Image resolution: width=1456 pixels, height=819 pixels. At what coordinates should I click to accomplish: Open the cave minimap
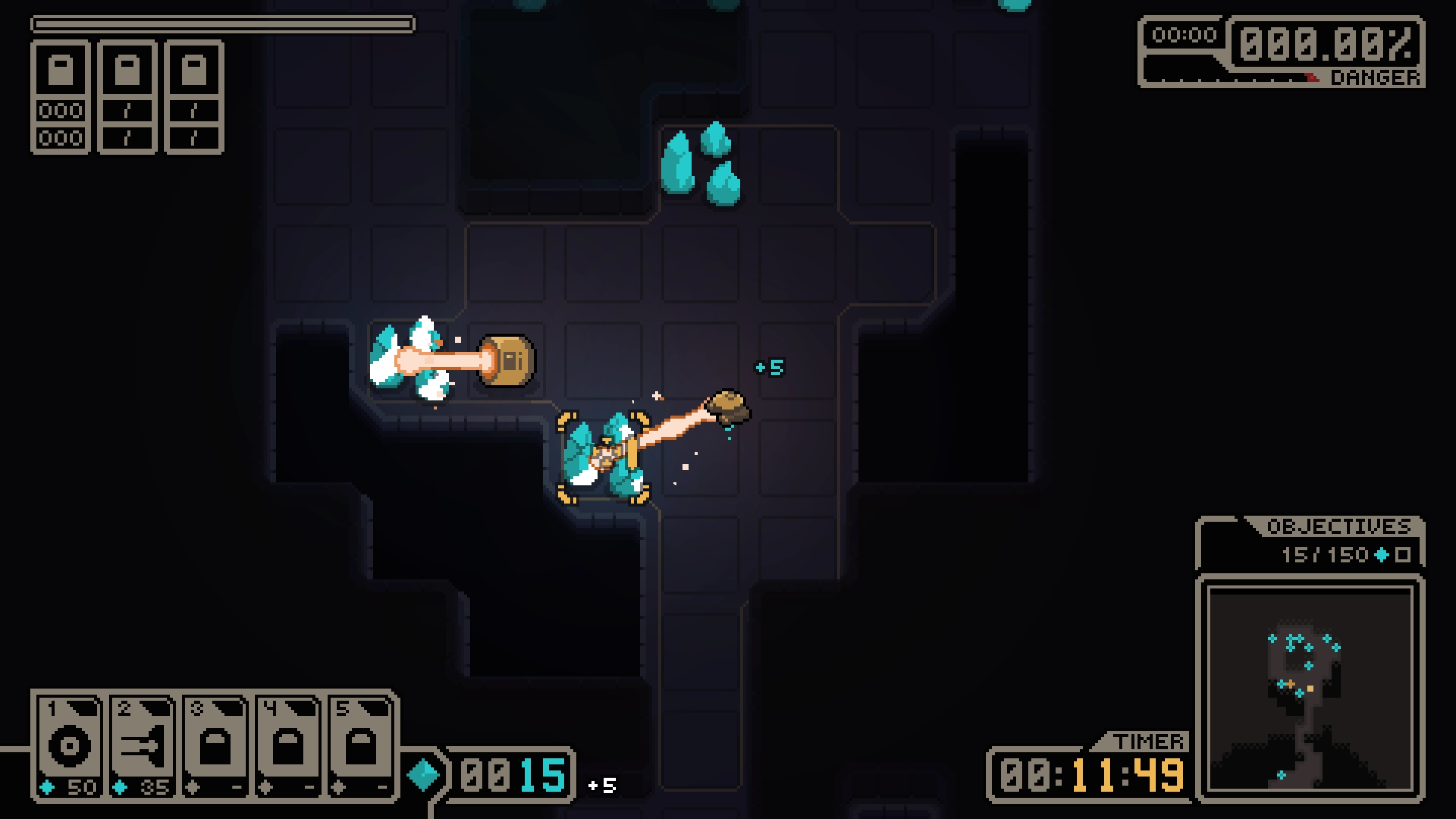(x=1310, y=688)
